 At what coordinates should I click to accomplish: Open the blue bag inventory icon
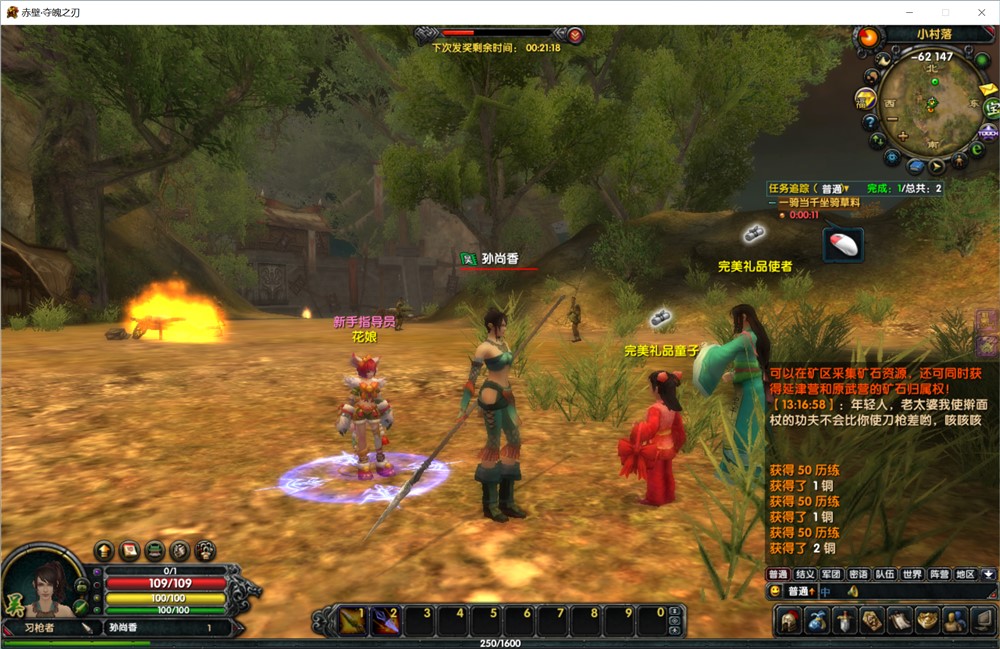pyautogui.click(x=818, y=620)
